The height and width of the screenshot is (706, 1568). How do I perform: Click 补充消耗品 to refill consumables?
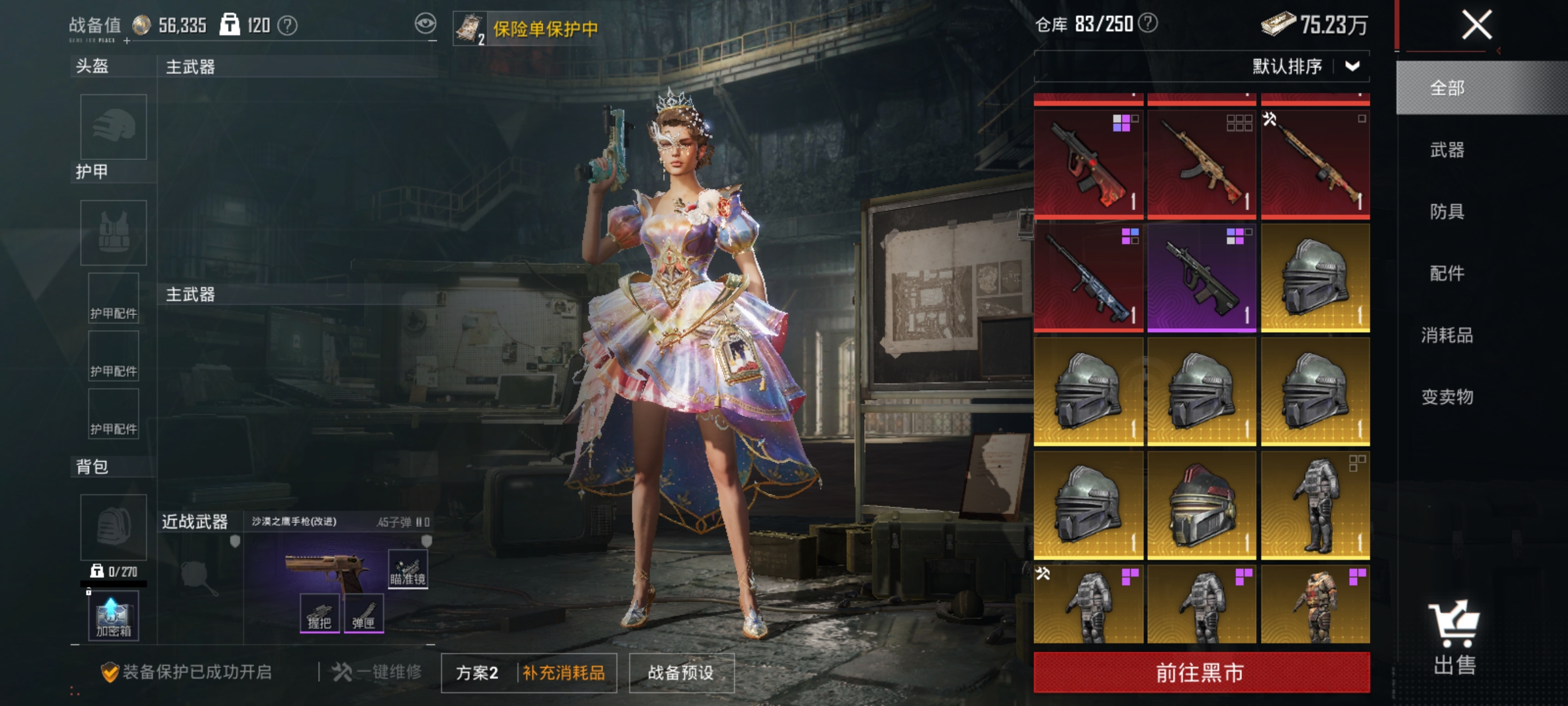coord(564,673)
